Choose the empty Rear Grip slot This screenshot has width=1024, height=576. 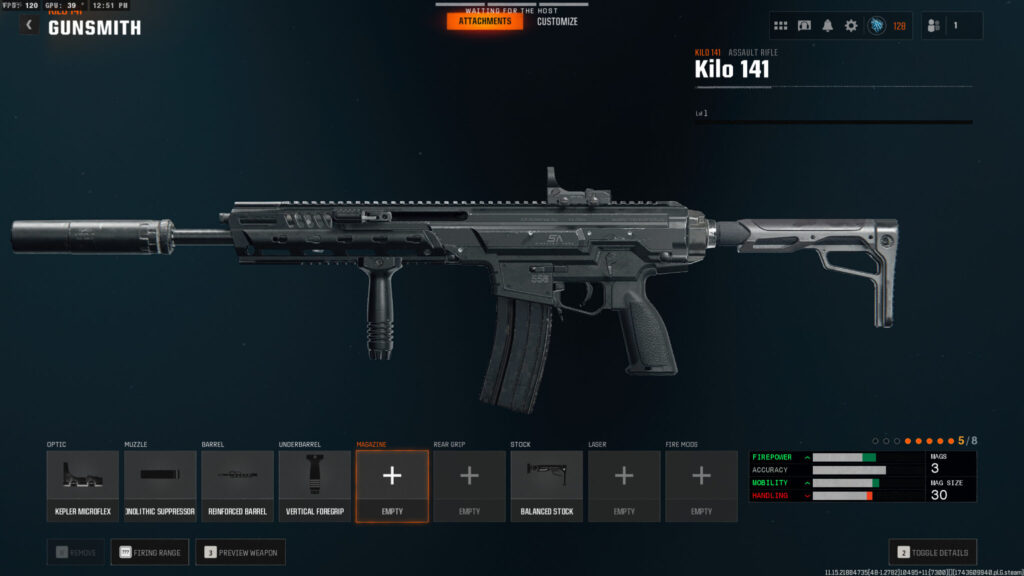[469, 485]
